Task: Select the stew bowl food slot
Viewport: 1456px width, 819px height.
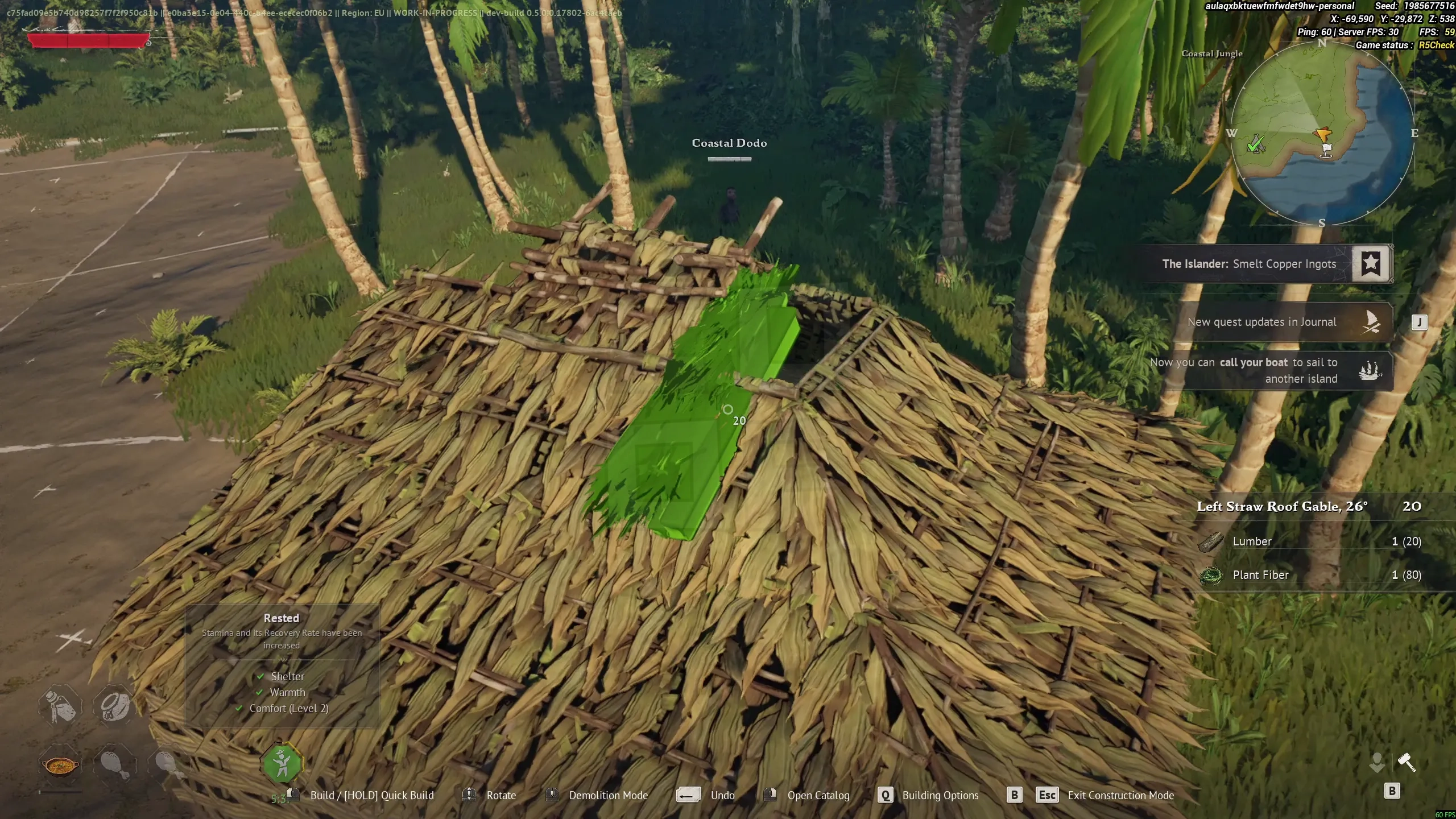Action: (x=60, y=766)
